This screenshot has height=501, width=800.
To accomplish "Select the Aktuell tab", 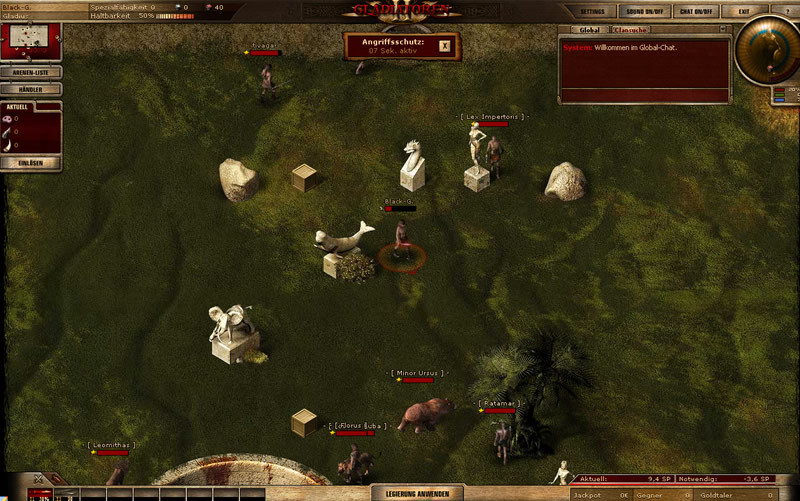I will (x=18, y=106).
